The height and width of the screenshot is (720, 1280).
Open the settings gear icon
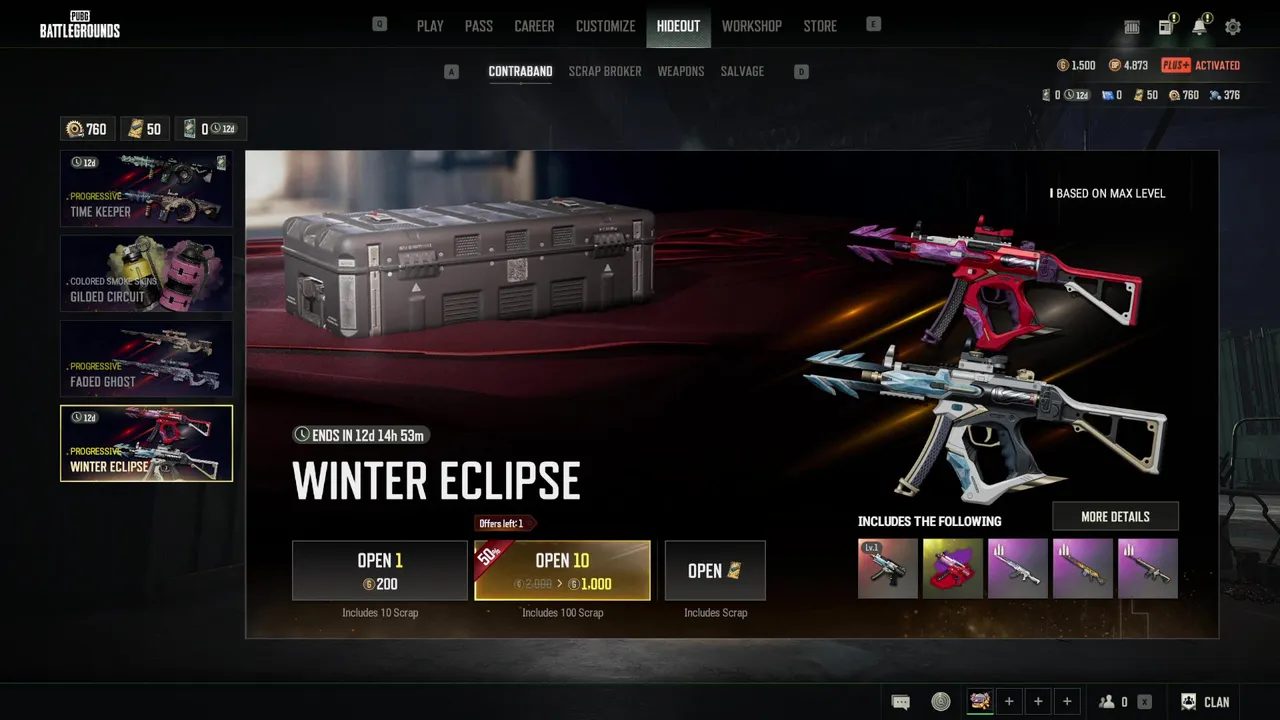click(1233, 27)
